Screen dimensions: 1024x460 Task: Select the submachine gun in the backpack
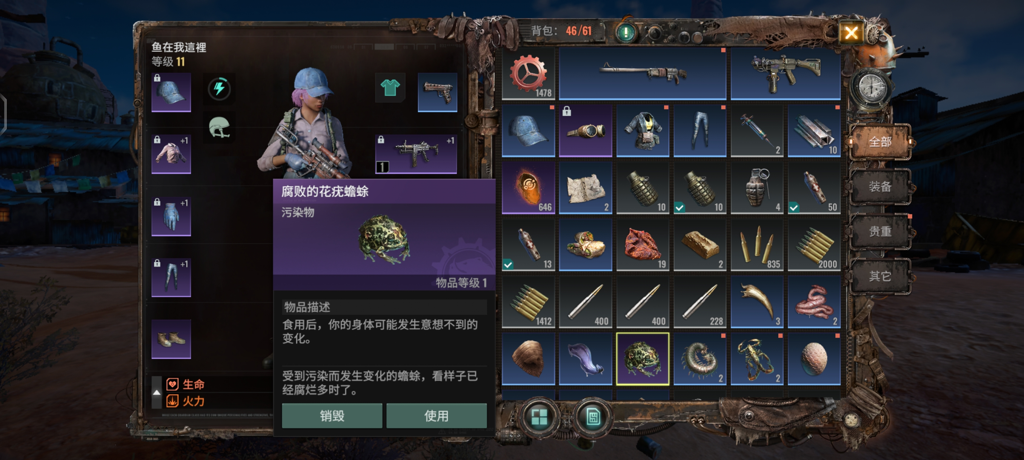785,75
